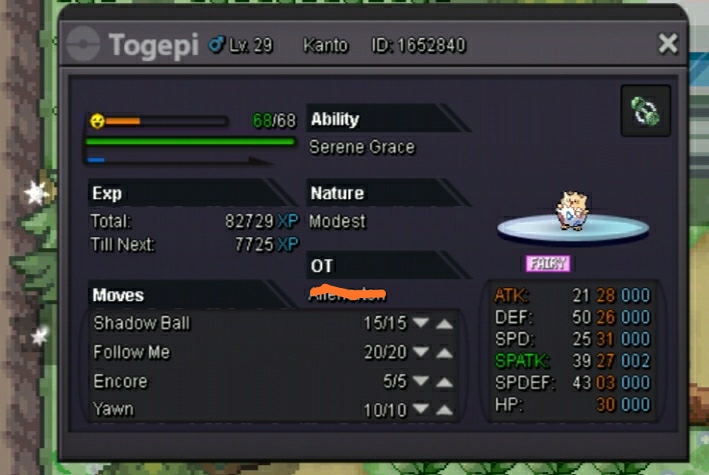Choose the Yawn move row

[113, 410]
